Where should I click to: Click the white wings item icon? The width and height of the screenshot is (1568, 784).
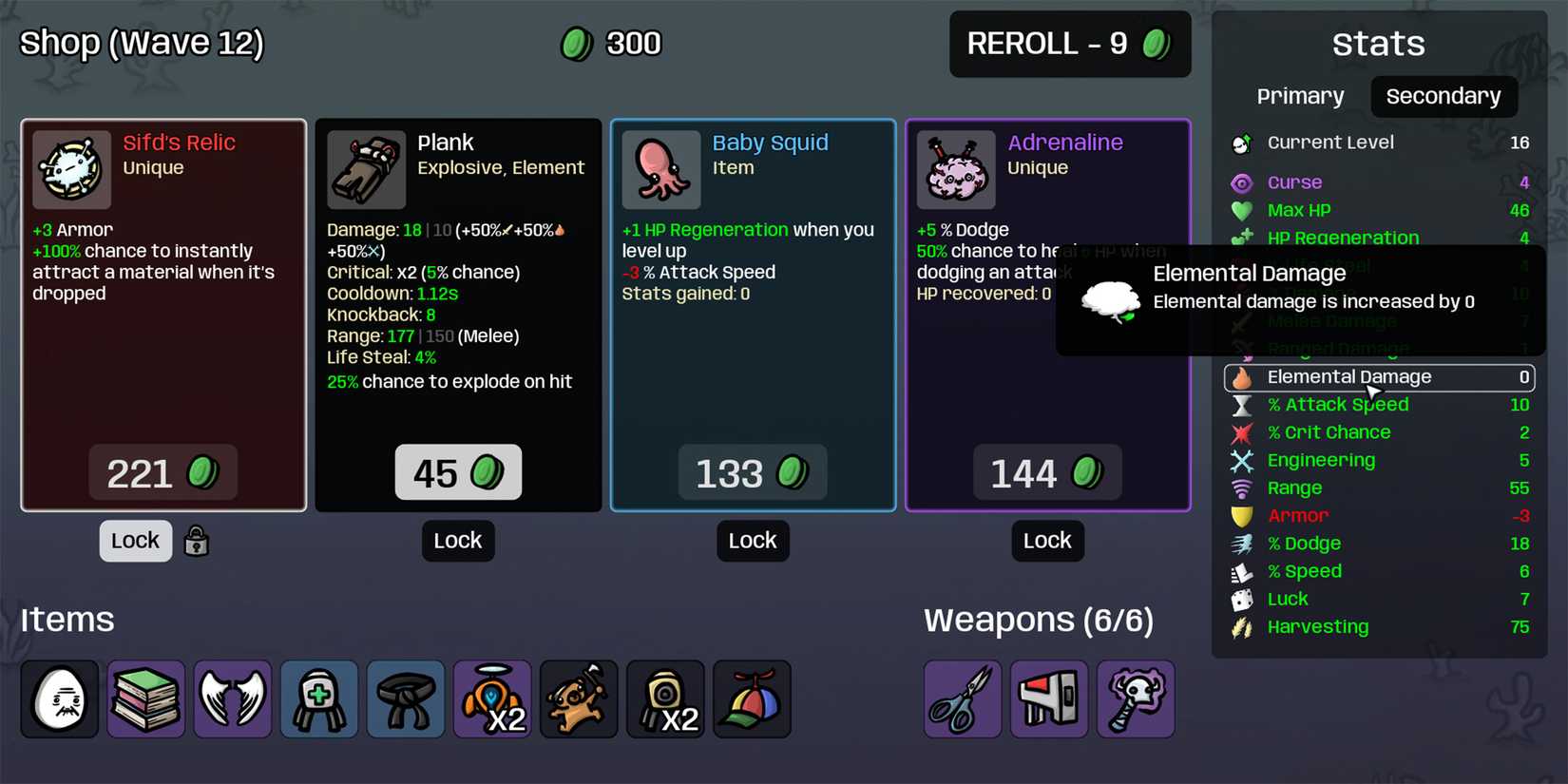coord(232,699)
